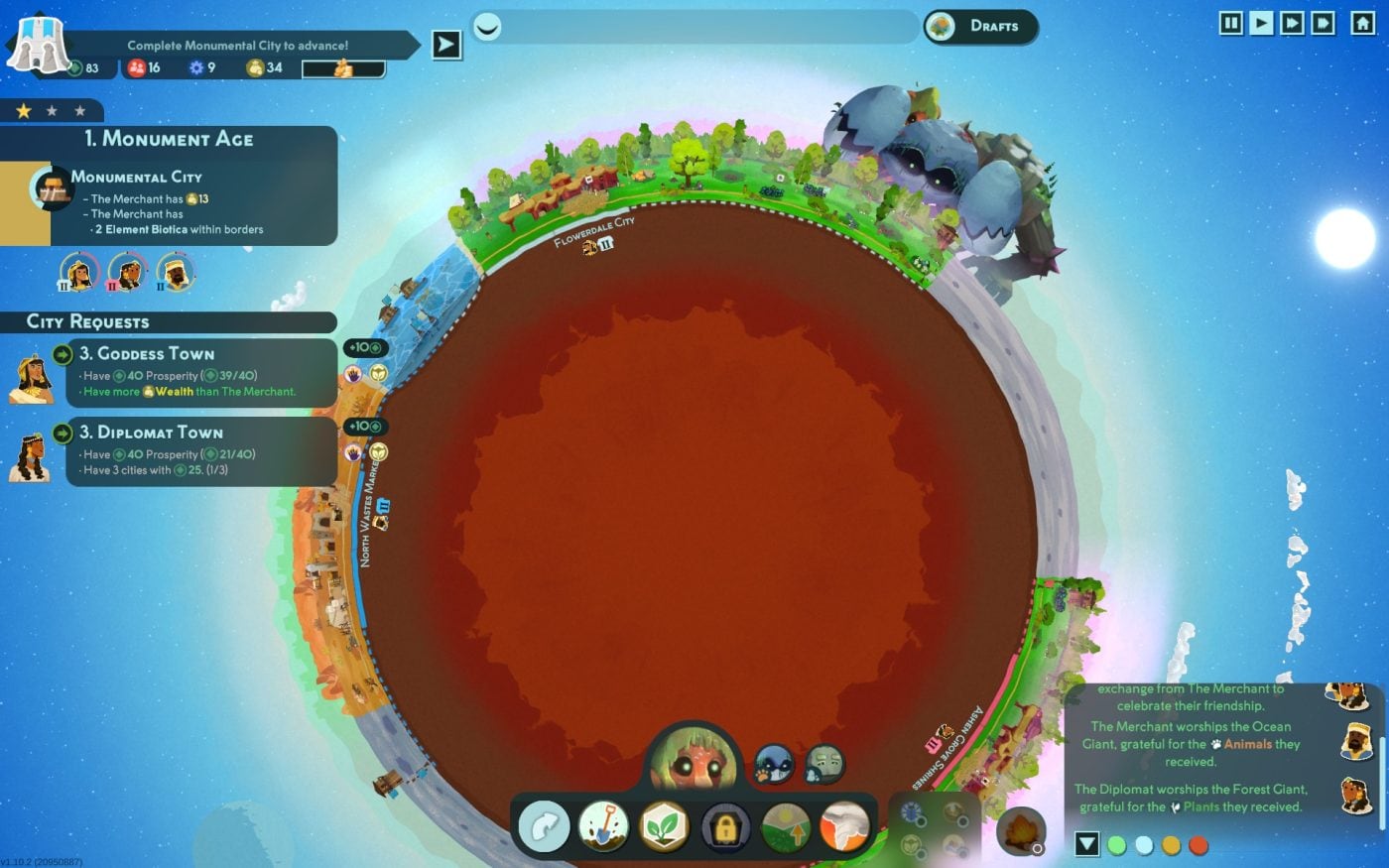Click the campfire icon button
Image resolution: width=1389 pixels, height=868 pixels.
[x=1020, y=831]
